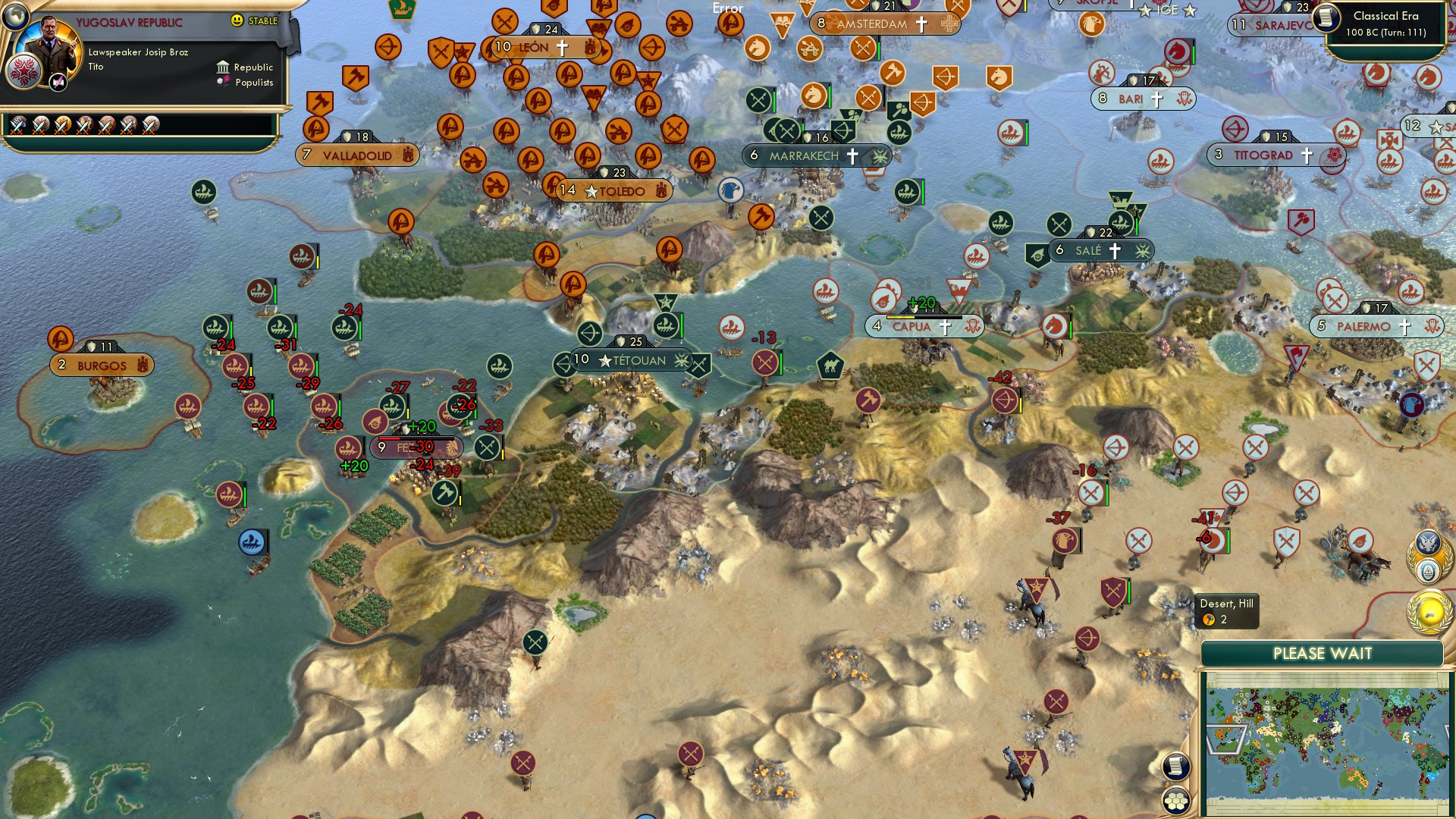This screenshot has width=1456, height=819.
Task: Click the magenta quill badge under the portrait
Action: pyautogui.click(x=58, y=82)
